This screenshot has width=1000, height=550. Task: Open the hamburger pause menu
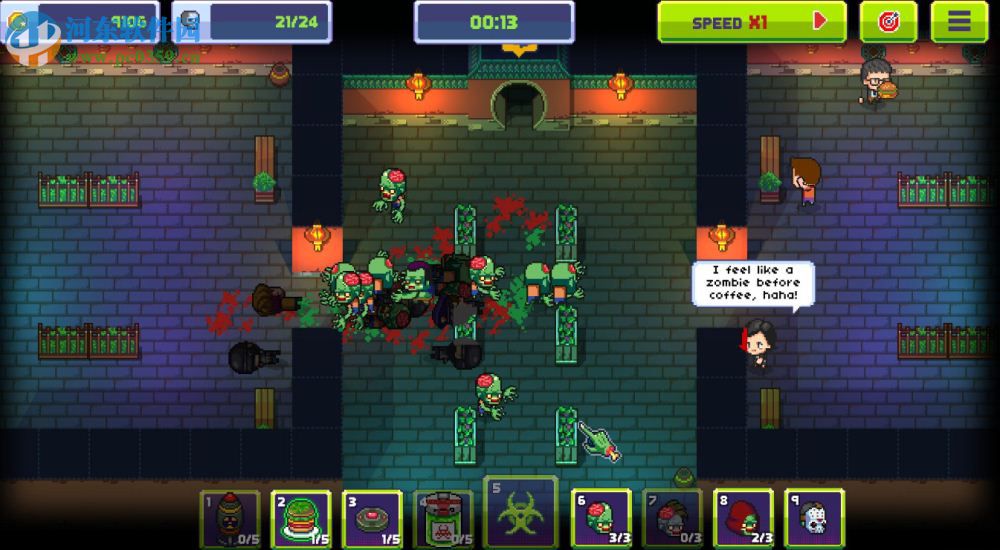(x=959, y=21)
